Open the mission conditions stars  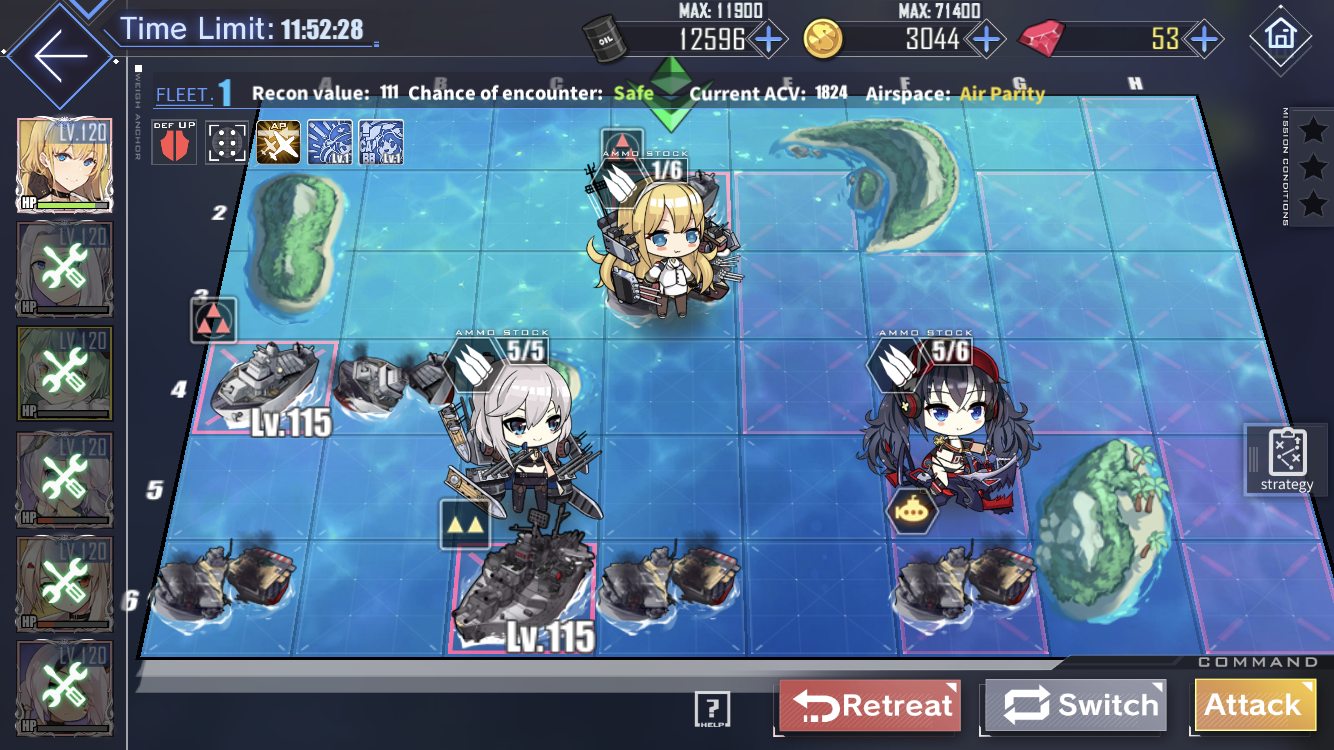1311,167
